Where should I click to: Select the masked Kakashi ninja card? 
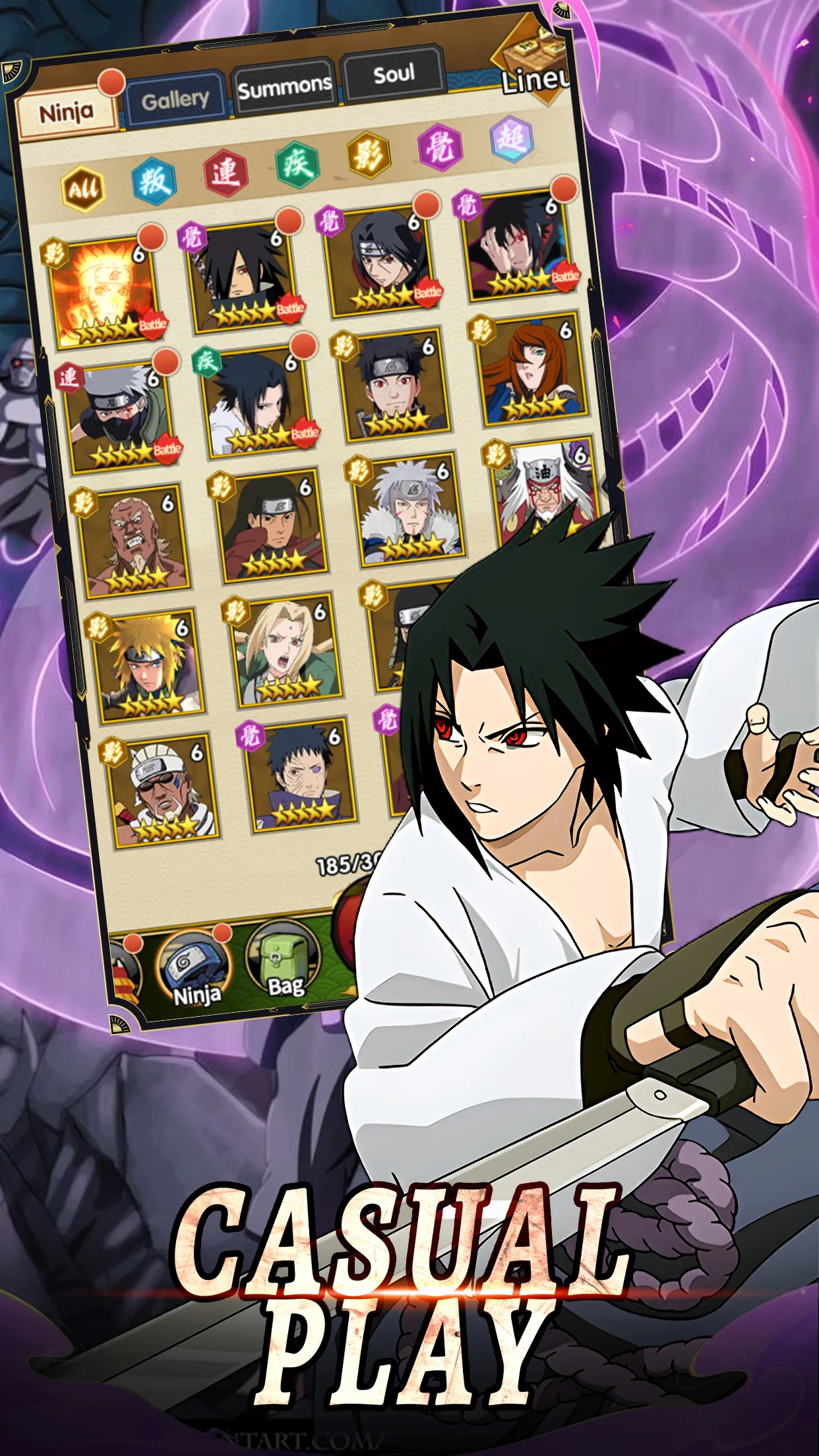point(123,417)
